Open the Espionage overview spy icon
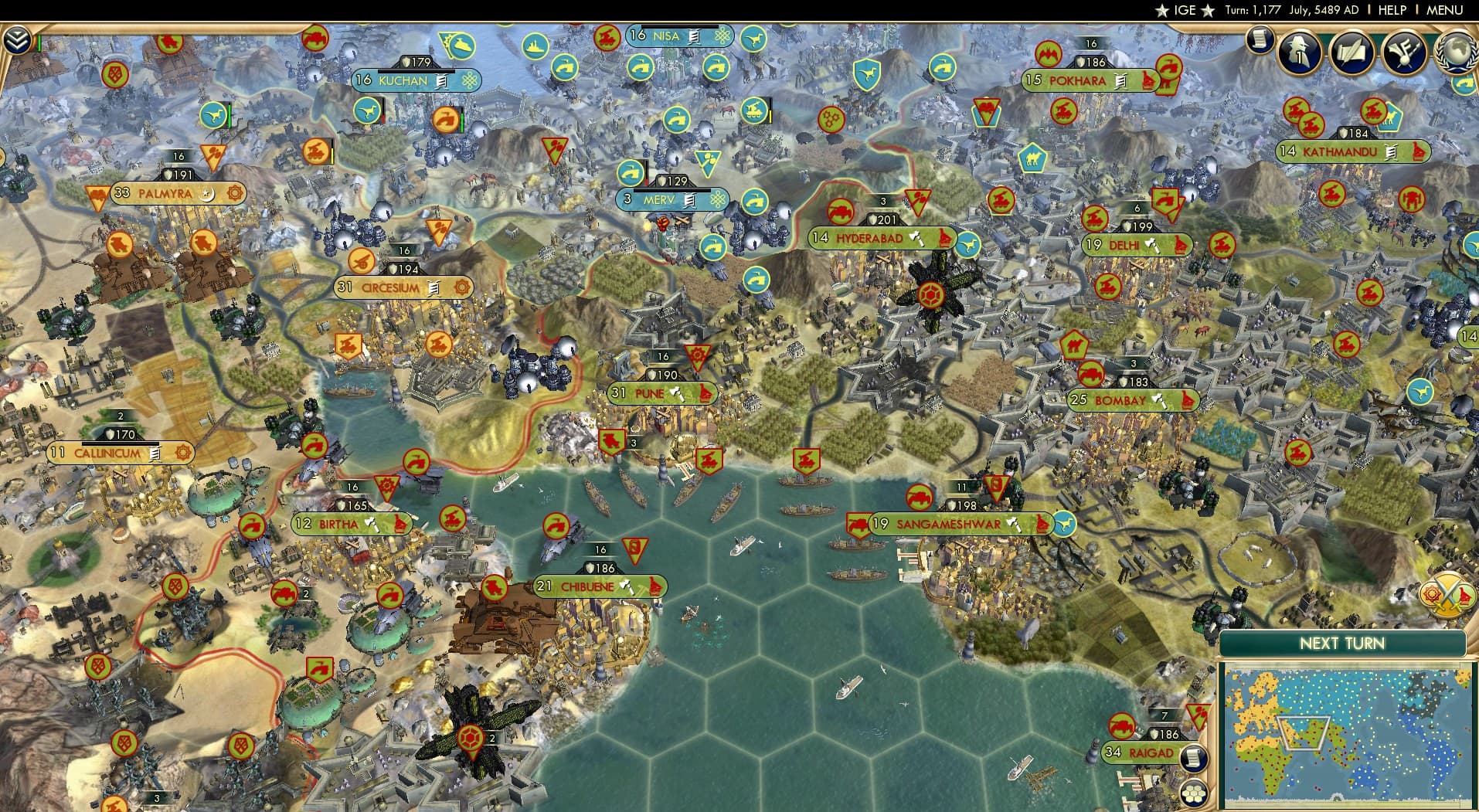This screenshot has height=812, width=1479. (1299, 53)
